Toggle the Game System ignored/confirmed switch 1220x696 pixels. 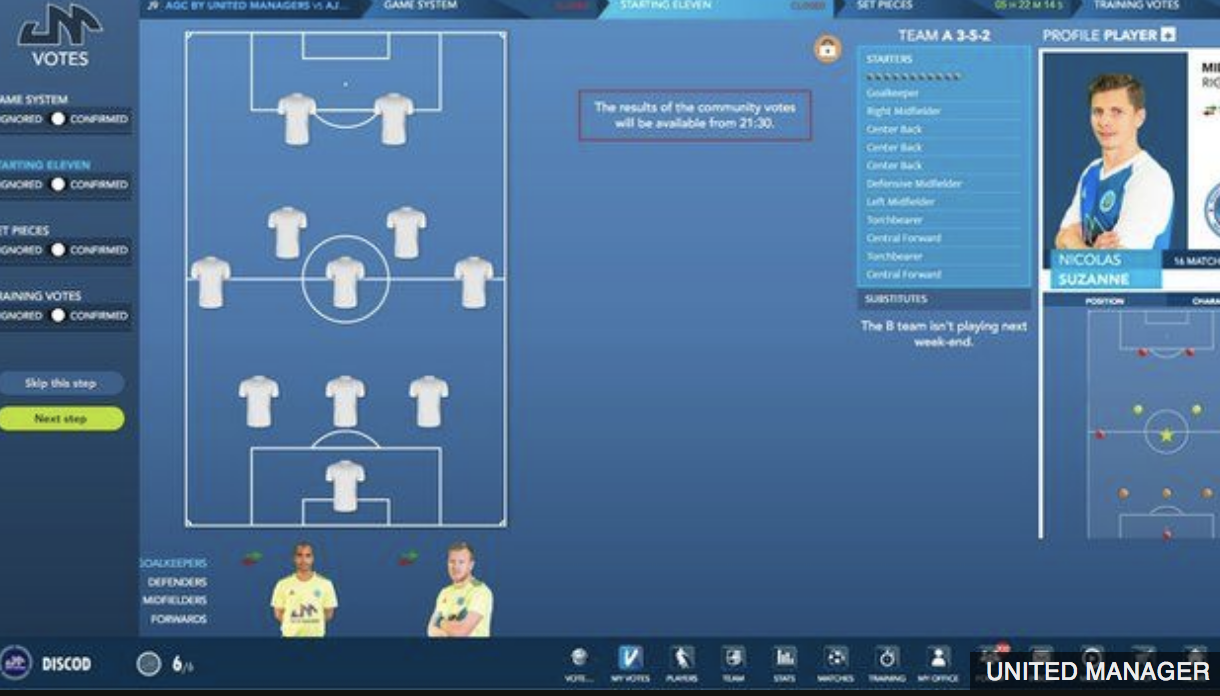pos(58,119)
